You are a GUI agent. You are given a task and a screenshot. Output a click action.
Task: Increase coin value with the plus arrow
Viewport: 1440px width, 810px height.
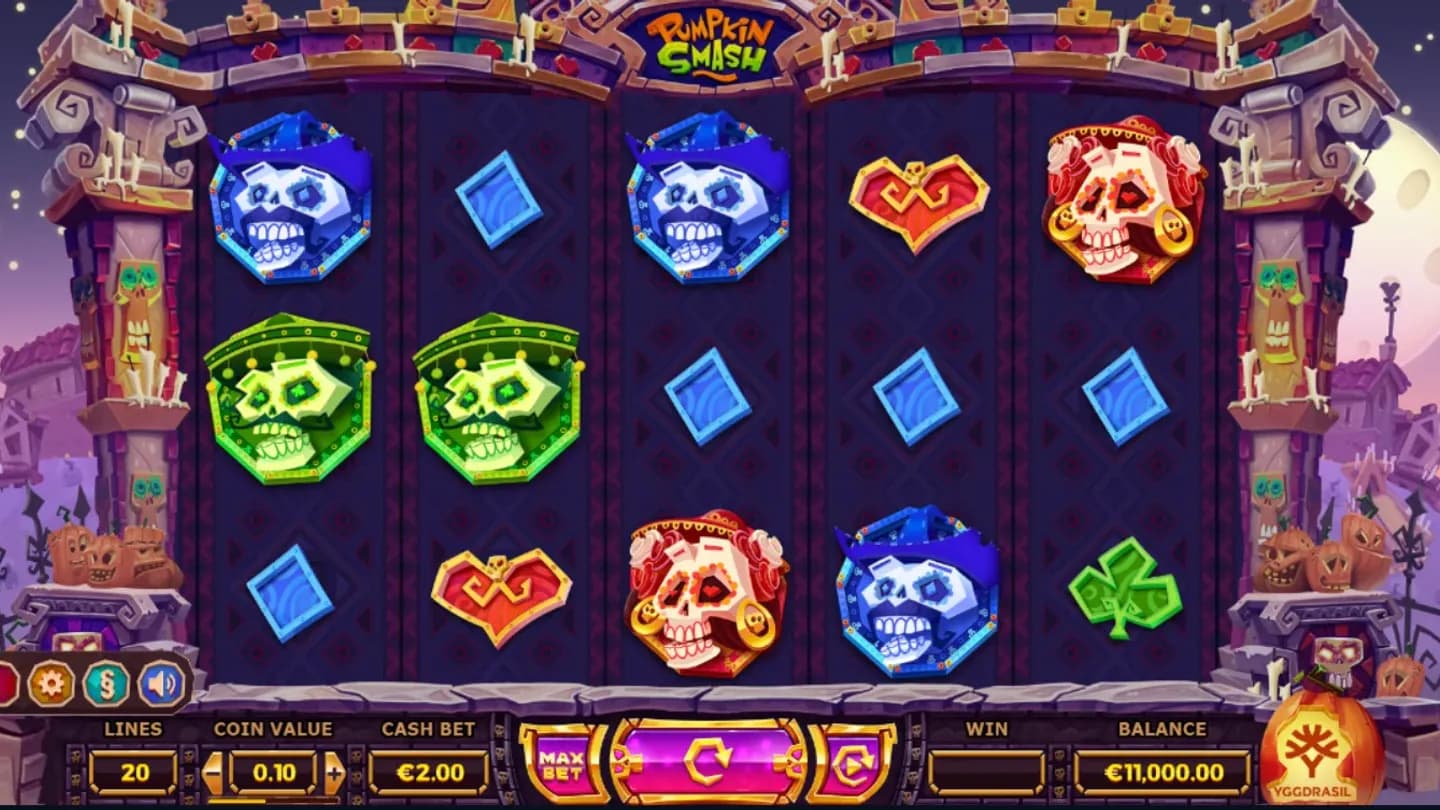[336, 770]
